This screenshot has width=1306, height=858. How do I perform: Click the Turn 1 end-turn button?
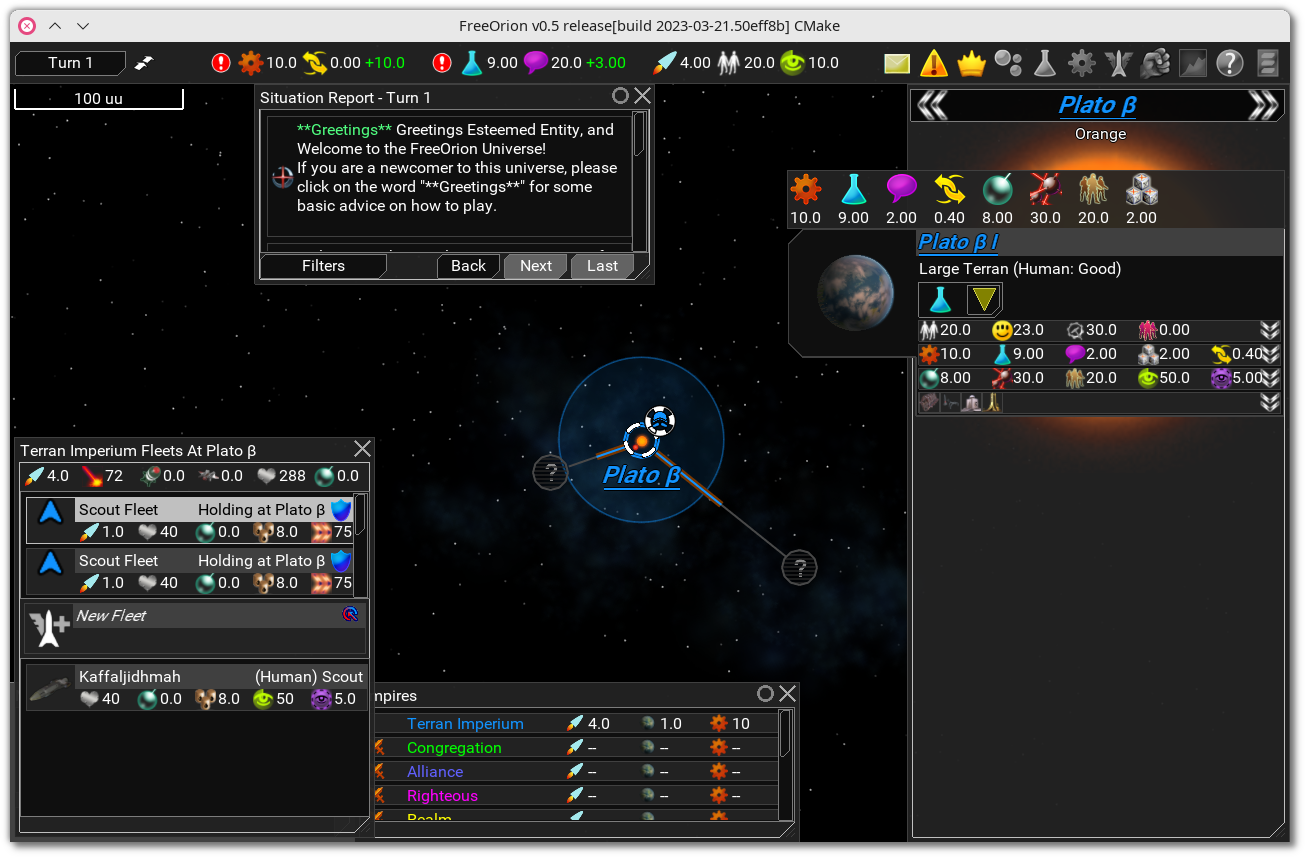click(70, 63)
